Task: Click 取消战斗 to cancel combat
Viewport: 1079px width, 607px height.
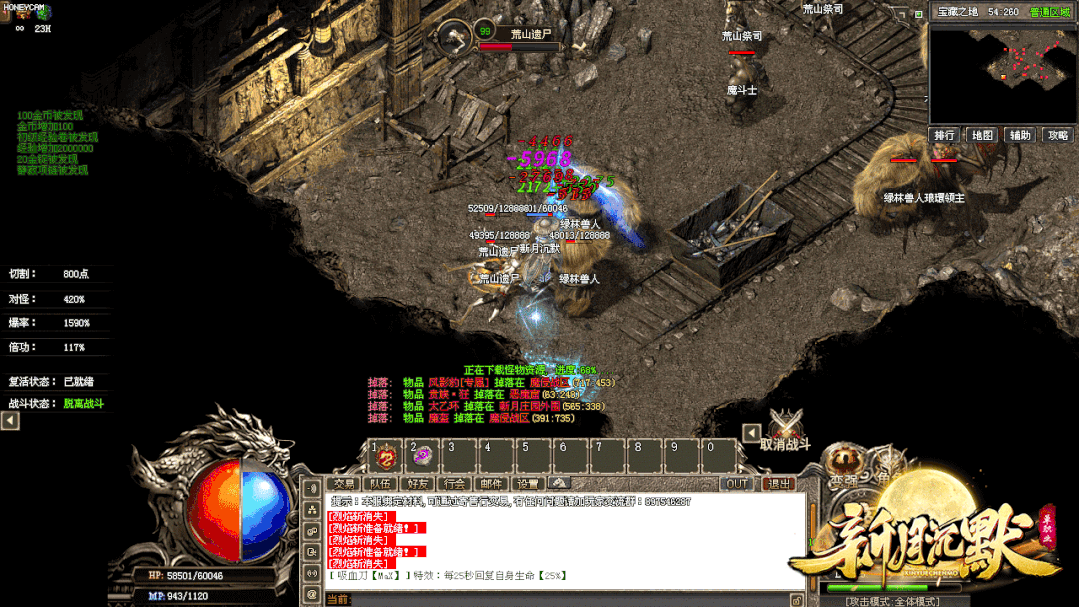Action: (785, 444)
